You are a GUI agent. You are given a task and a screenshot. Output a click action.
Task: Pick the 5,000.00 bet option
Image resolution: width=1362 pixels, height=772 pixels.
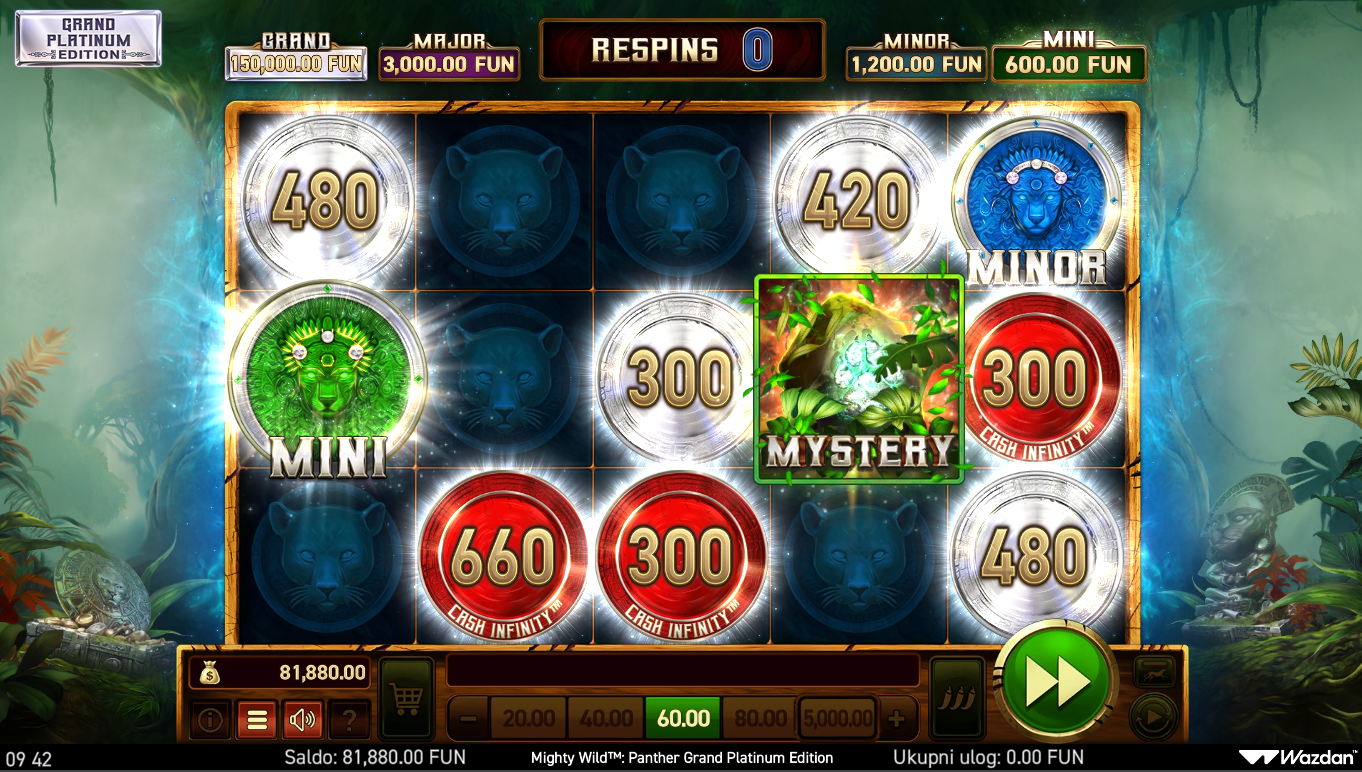point(837,718)
